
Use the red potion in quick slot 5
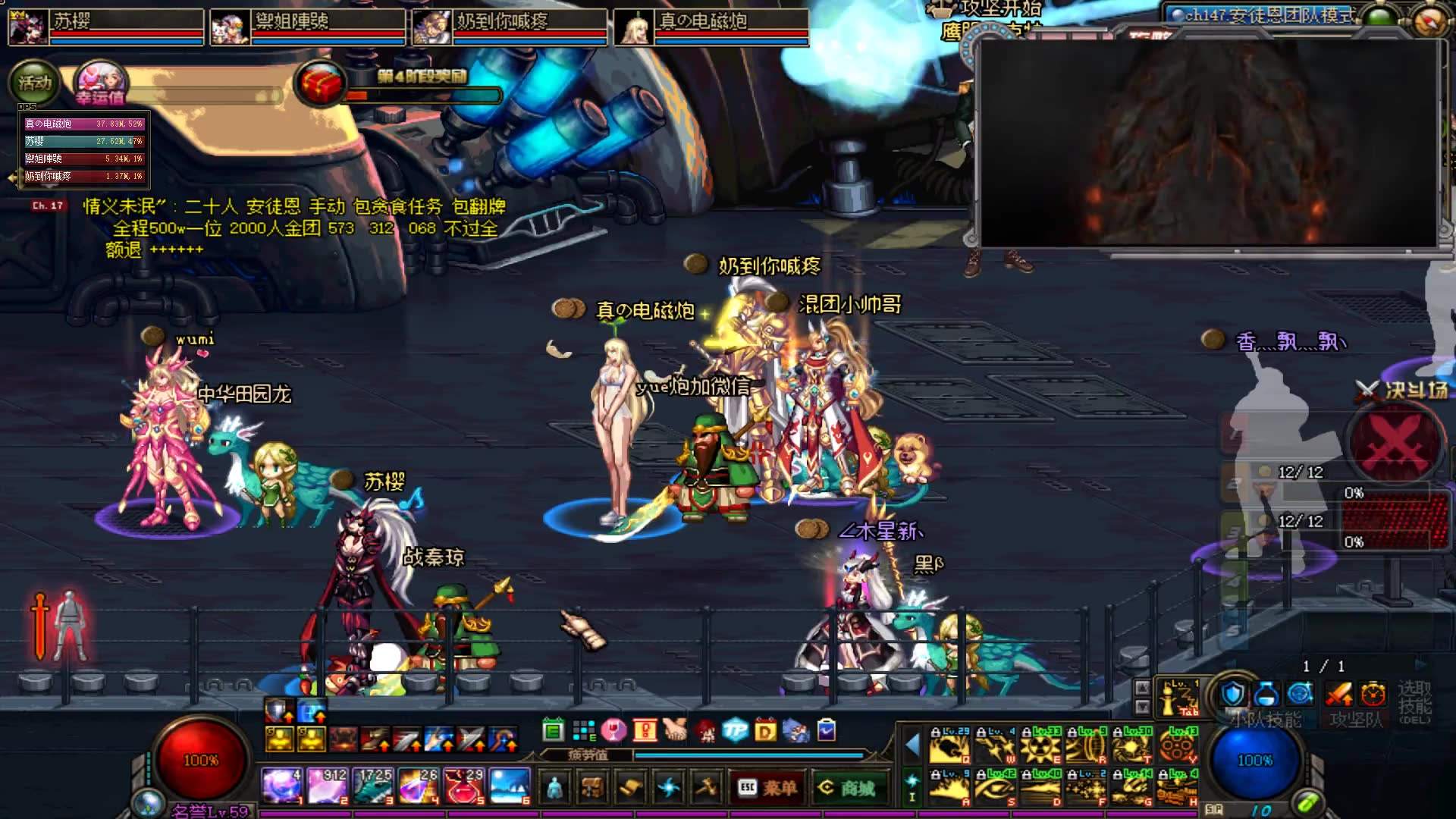point(464,786)
